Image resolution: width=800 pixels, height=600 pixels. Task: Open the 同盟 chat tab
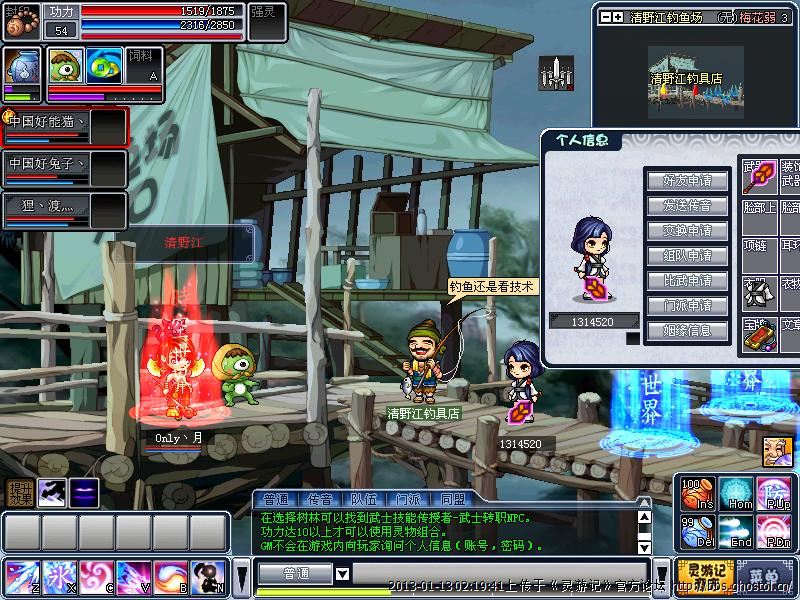coord(452,499)
